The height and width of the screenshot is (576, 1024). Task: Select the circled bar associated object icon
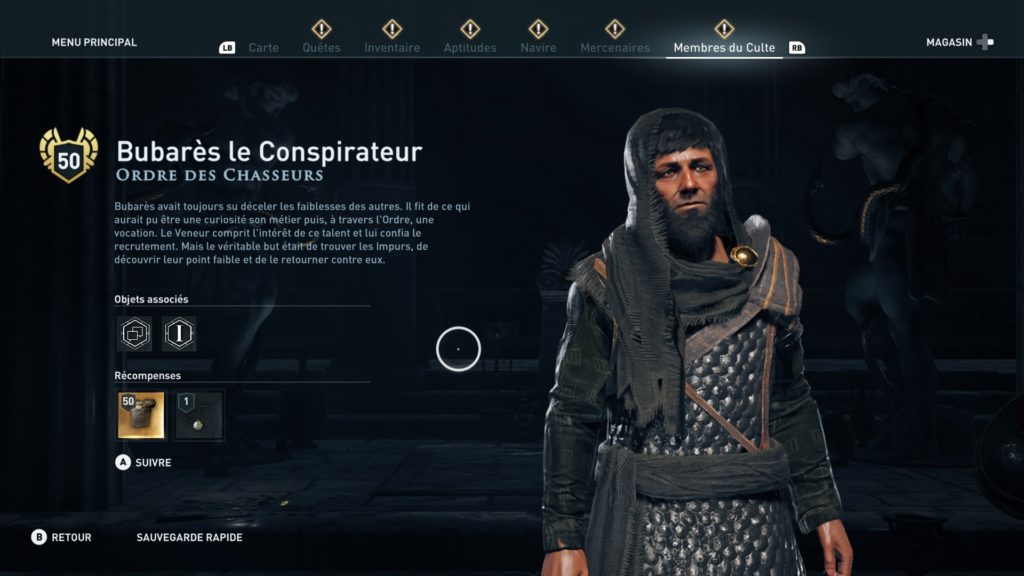click(x=179, y=334)
